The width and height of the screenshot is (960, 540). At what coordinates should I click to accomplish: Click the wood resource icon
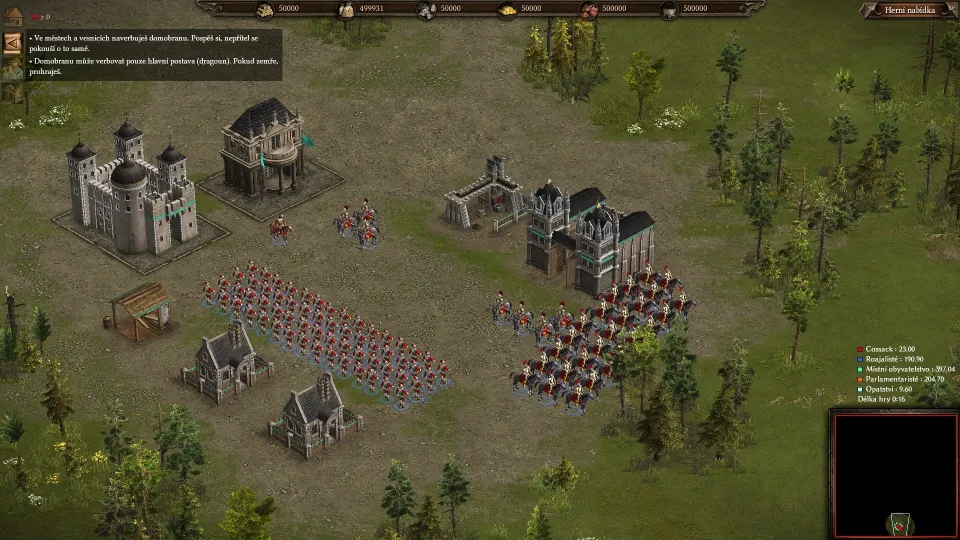tap(264, 10)
